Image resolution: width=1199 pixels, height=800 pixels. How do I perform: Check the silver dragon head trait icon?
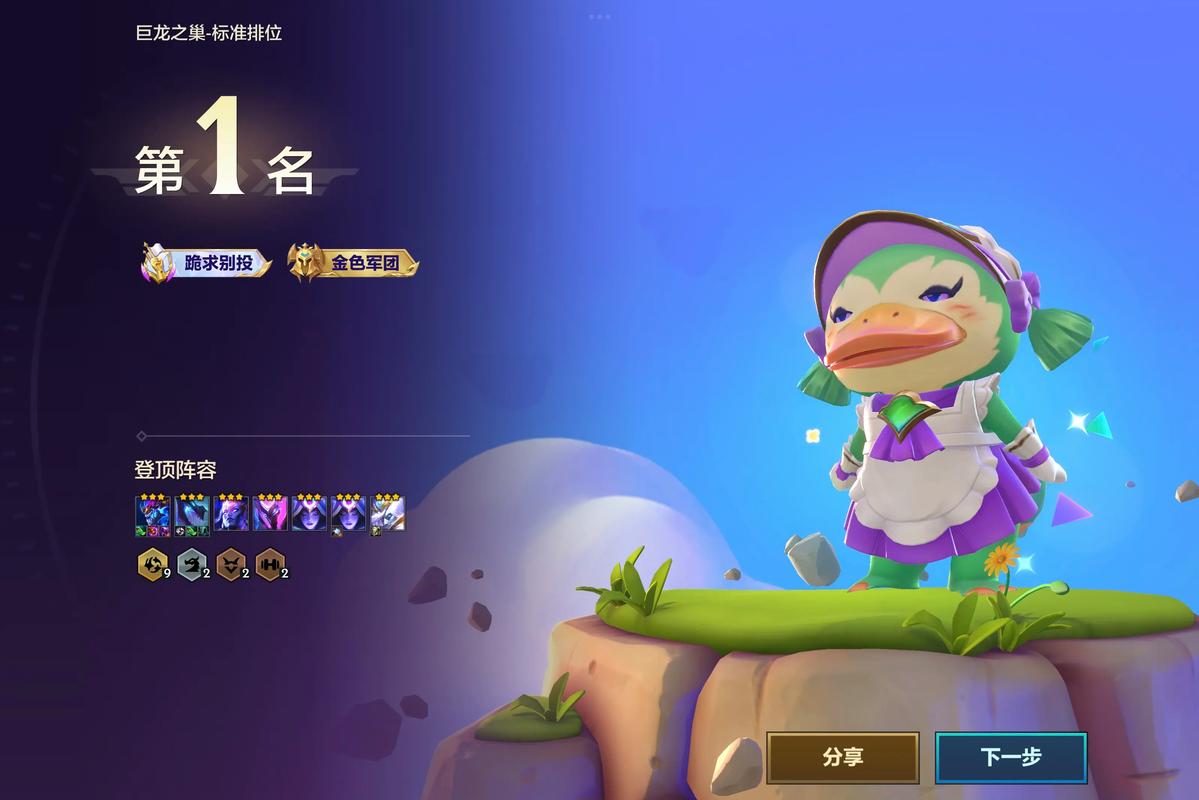190,565
